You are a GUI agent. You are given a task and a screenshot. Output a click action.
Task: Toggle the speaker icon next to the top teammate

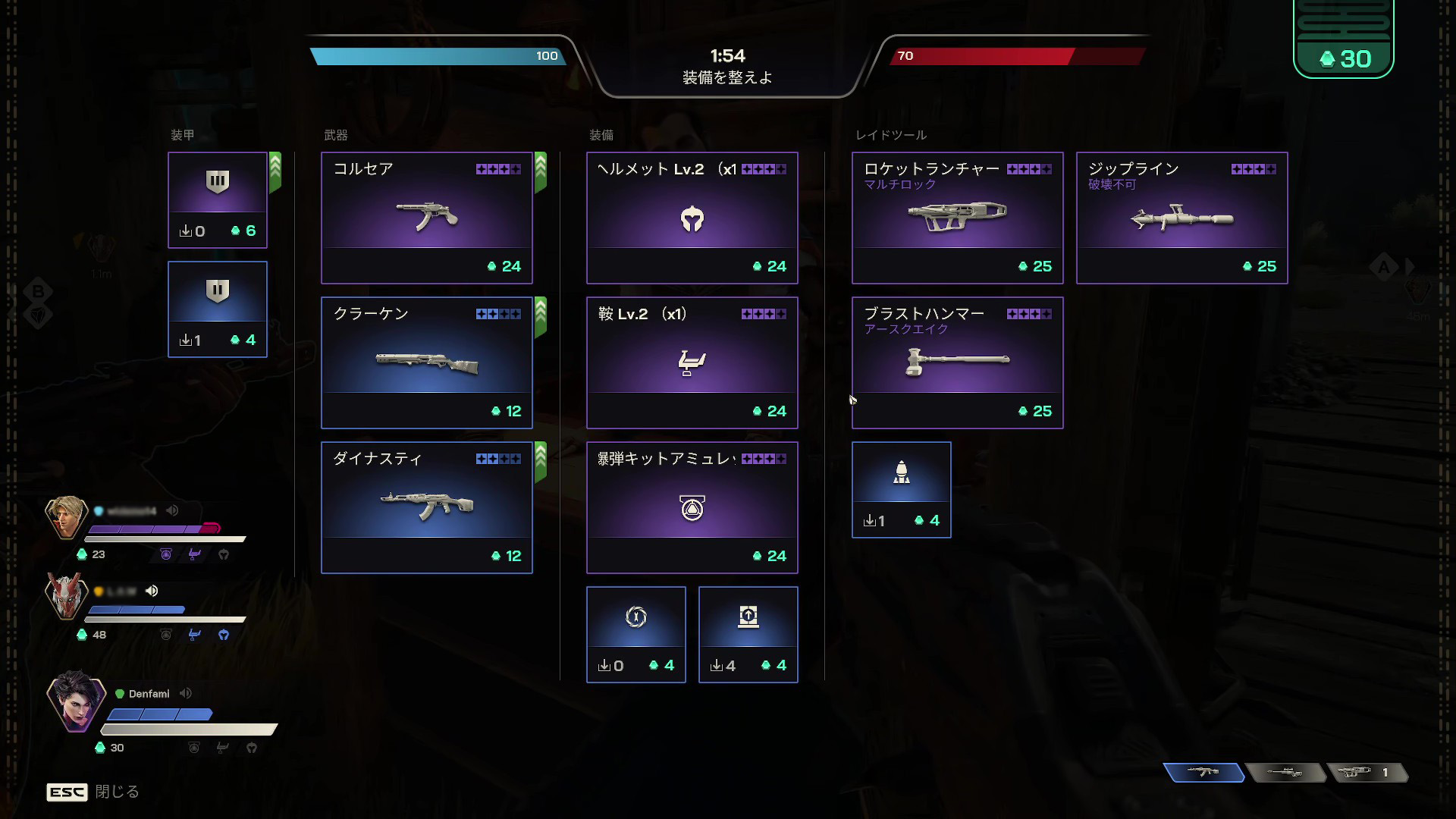[172, 510]
